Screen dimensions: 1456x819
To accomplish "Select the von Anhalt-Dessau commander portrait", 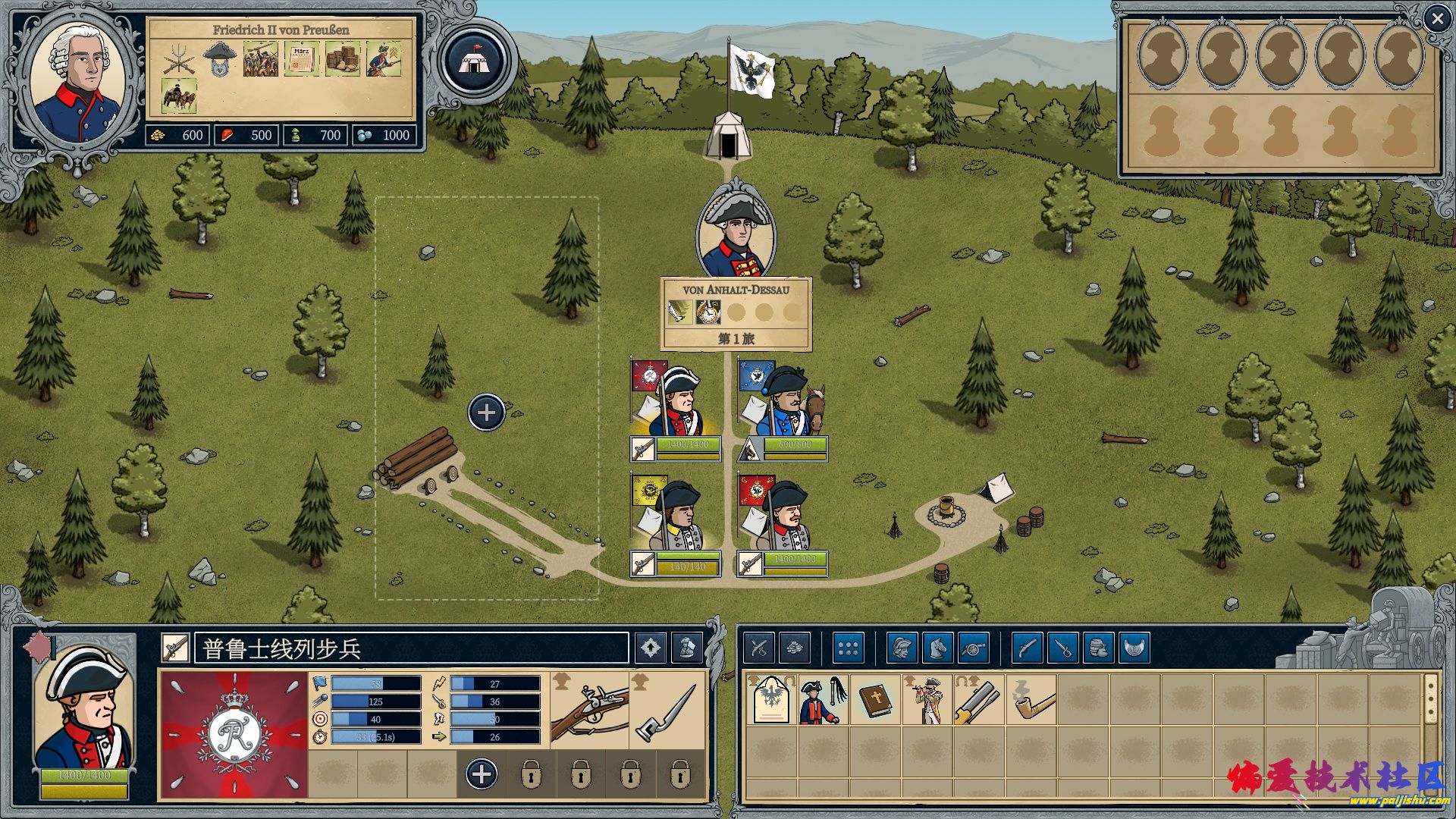I will point(736,231).
